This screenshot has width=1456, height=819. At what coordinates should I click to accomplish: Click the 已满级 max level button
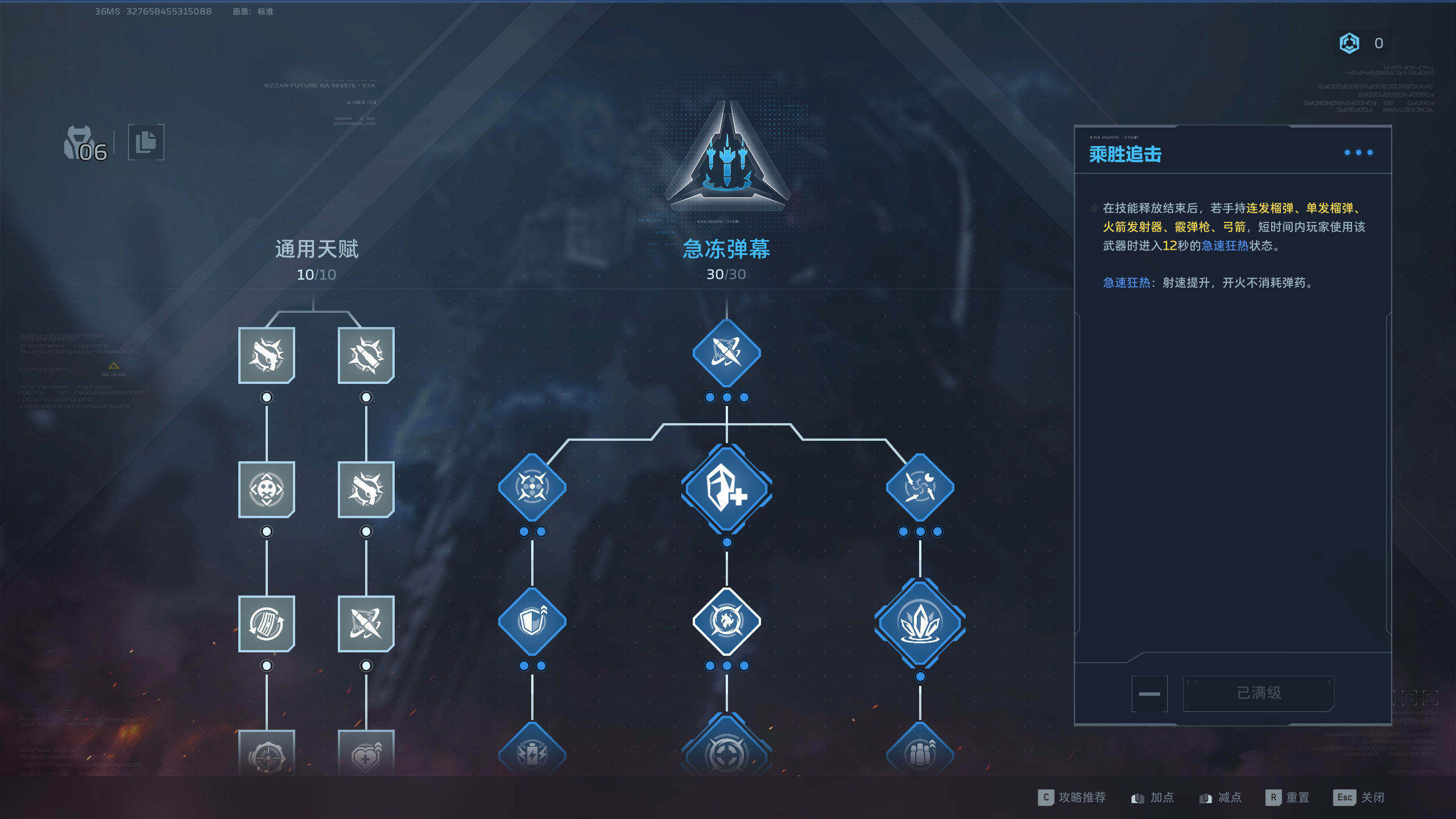tap(1258, 693)
